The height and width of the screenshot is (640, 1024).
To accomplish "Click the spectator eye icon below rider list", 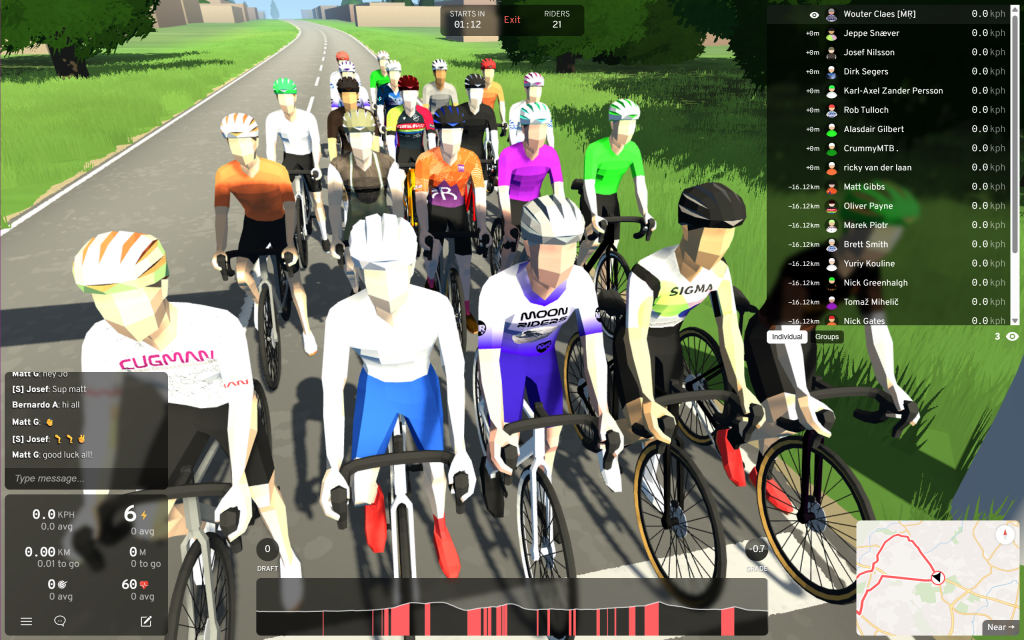I will pyautogui.click(x=1012, y=337).
